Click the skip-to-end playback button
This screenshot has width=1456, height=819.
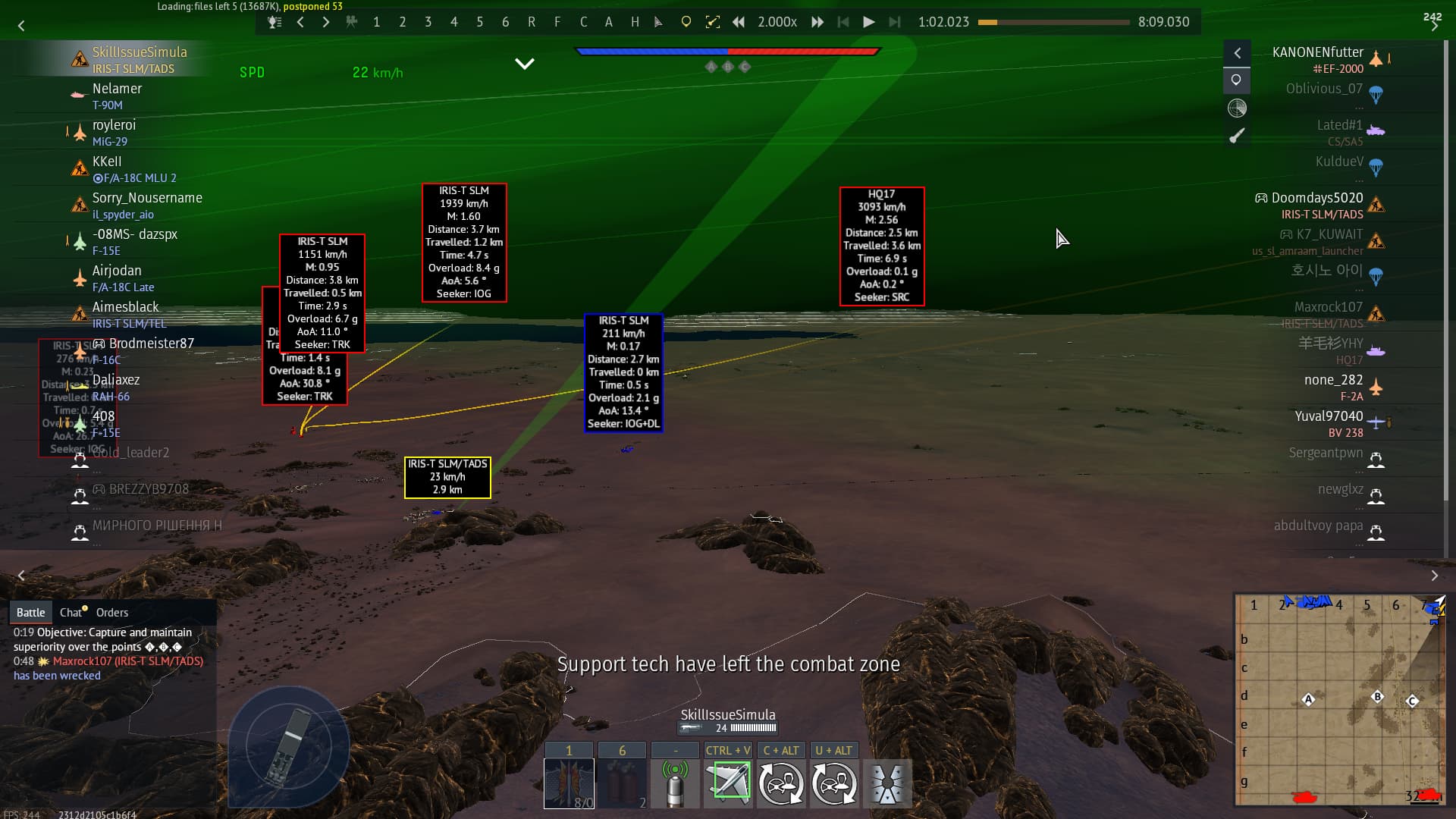(896, 22)
